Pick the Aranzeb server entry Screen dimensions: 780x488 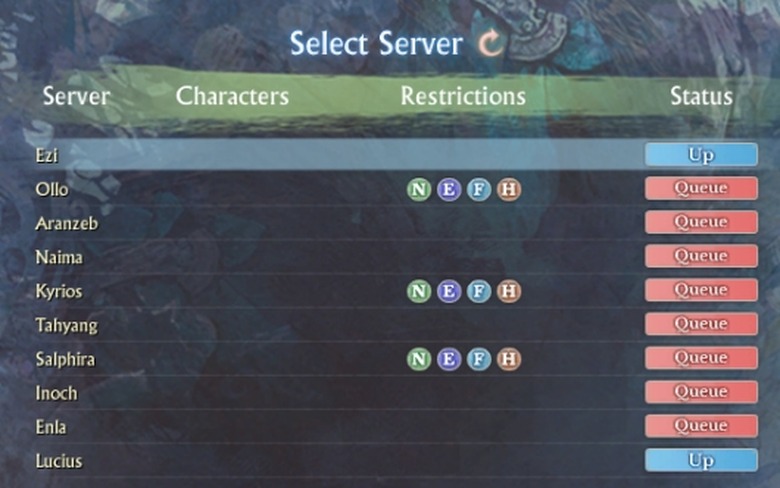66,223
